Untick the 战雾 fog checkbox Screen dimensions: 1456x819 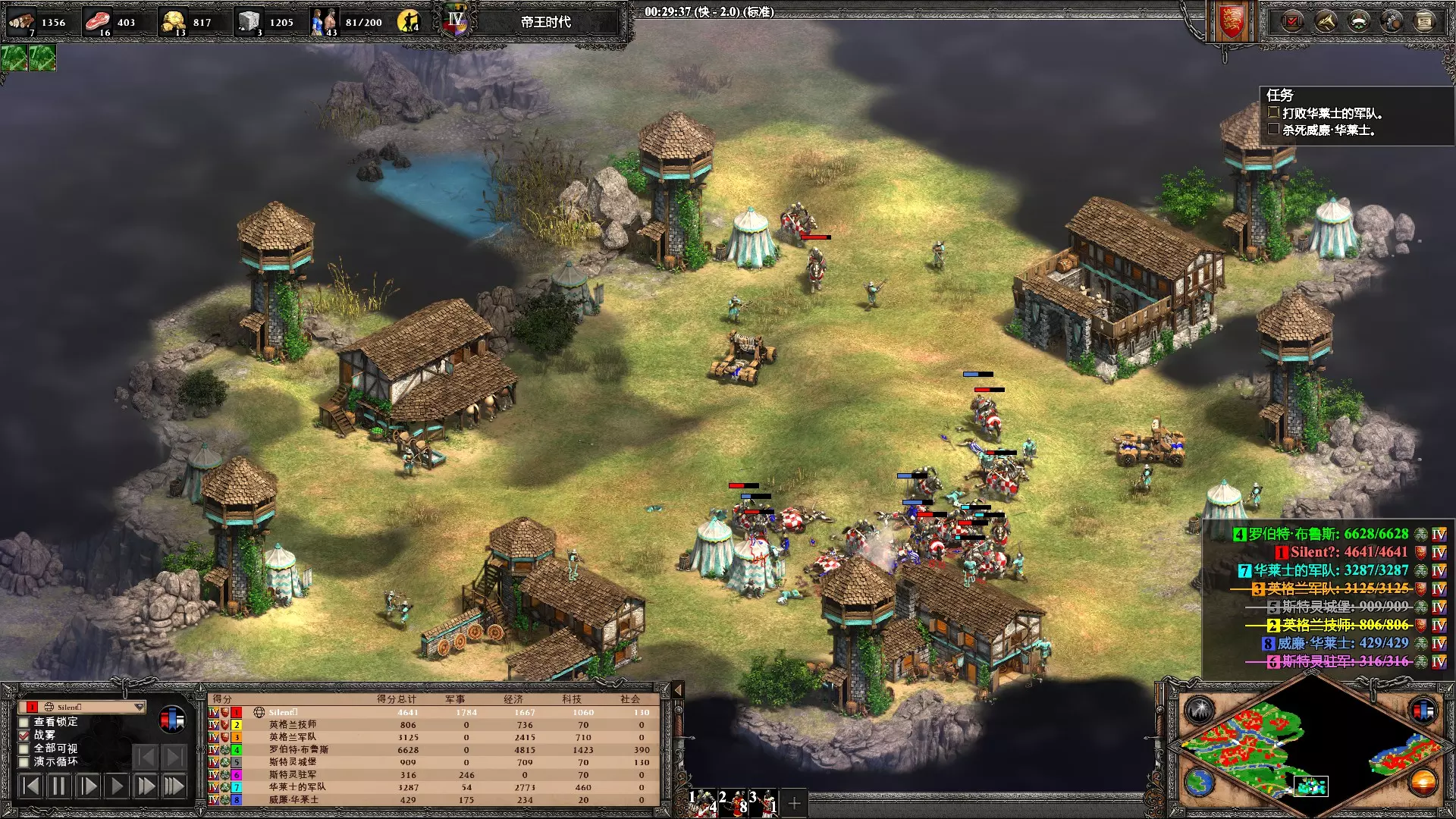(24, 736)
